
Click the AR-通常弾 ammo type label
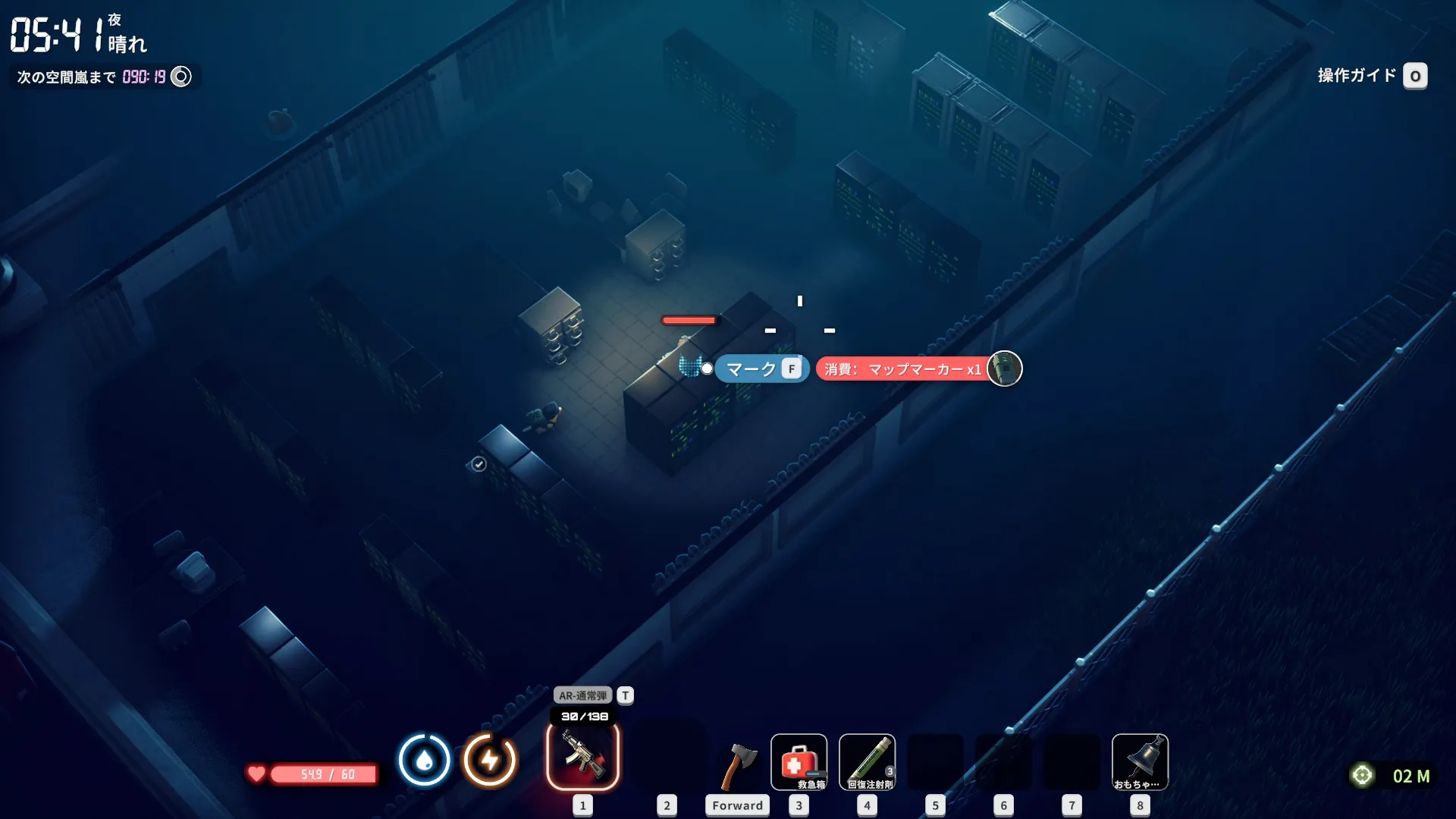(582, 695)
